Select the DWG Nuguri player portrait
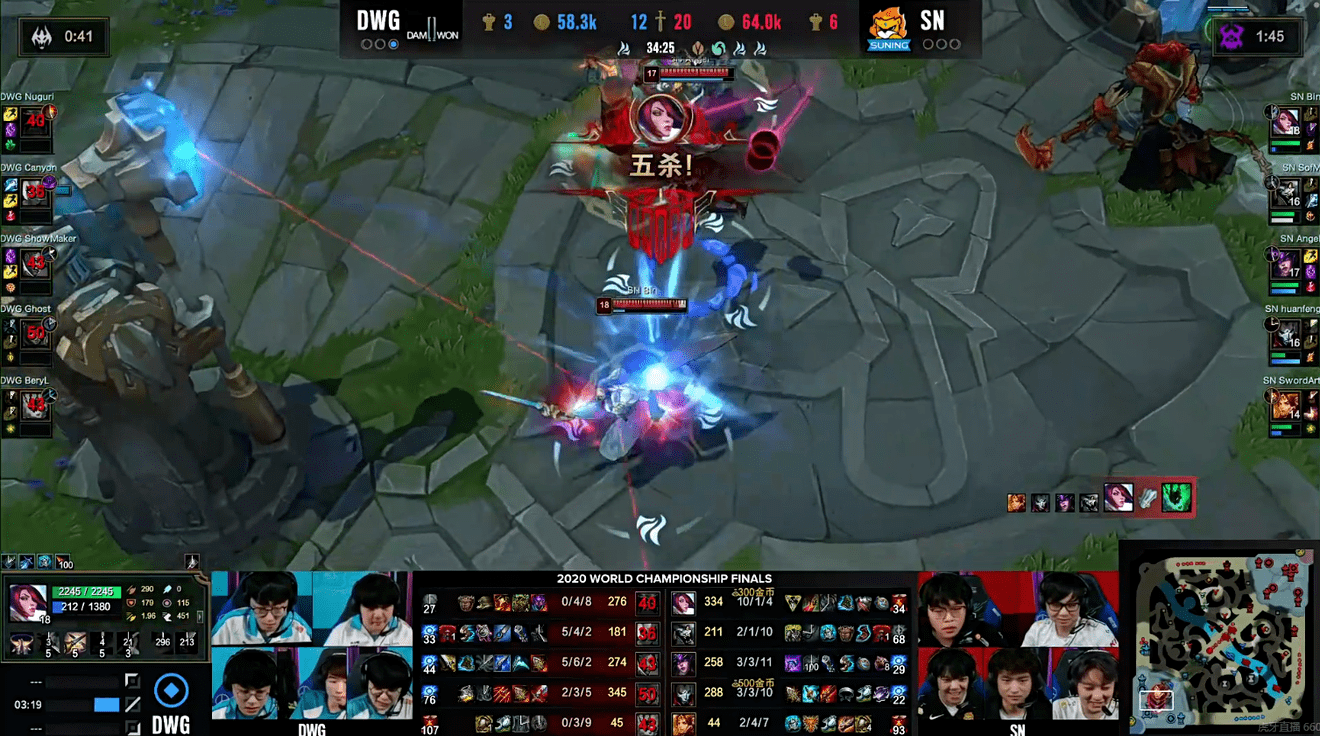The image size is (1320, 736). (x=35, y=122)
